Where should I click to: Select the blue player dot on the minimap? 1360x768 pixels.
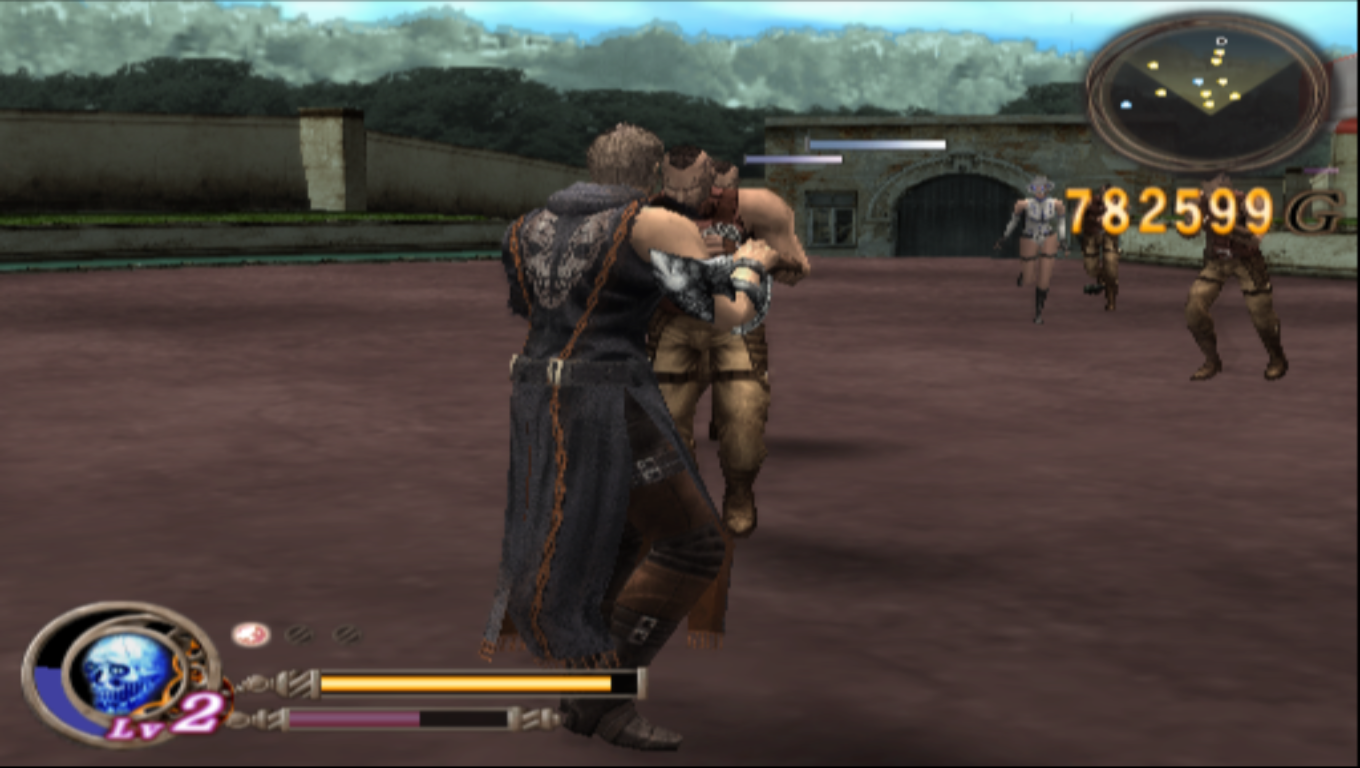point(1199,81)
